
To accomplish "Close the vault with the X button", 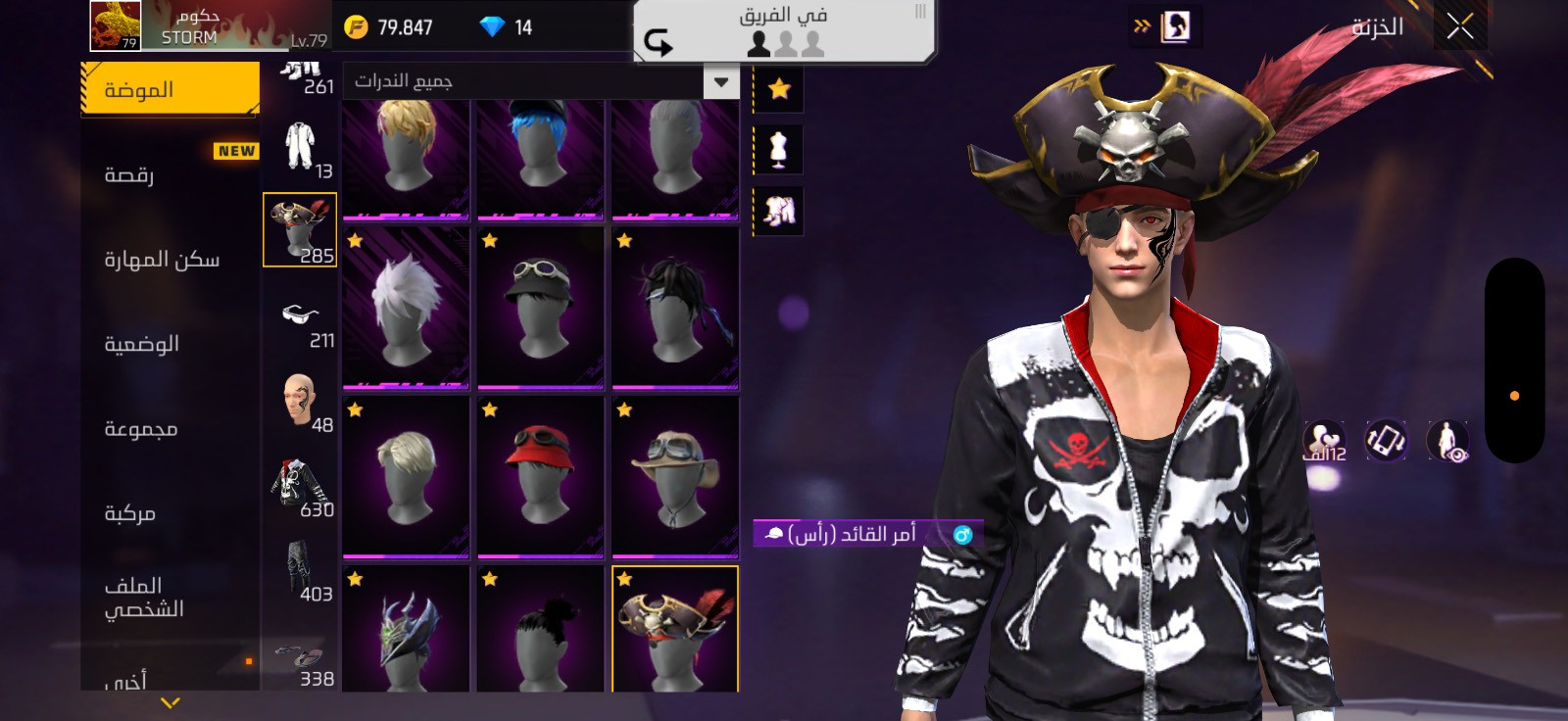I will point(1459,27).
